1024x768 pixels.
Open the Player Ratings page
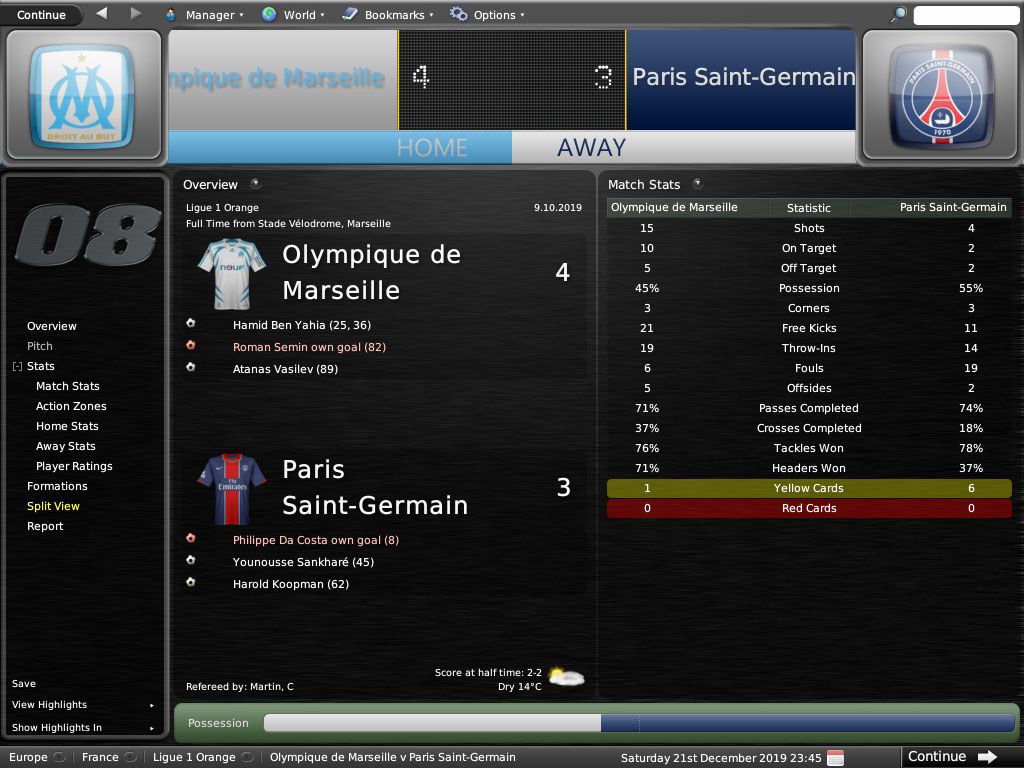[74, 466]
